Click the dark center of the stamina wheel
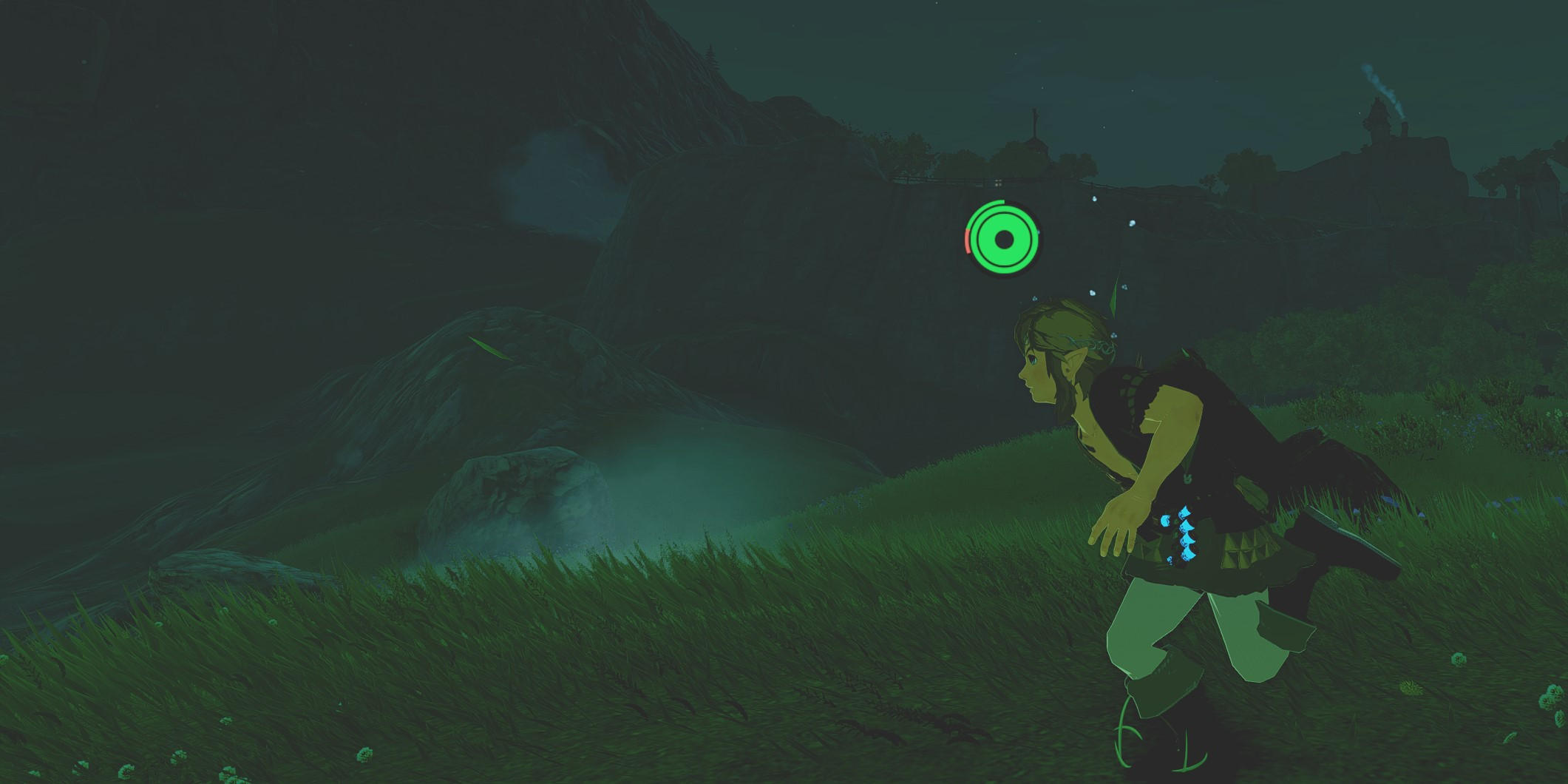The width and height of the screenshot is (1568, 784). pyautogui.click(x=1004, y=240)
